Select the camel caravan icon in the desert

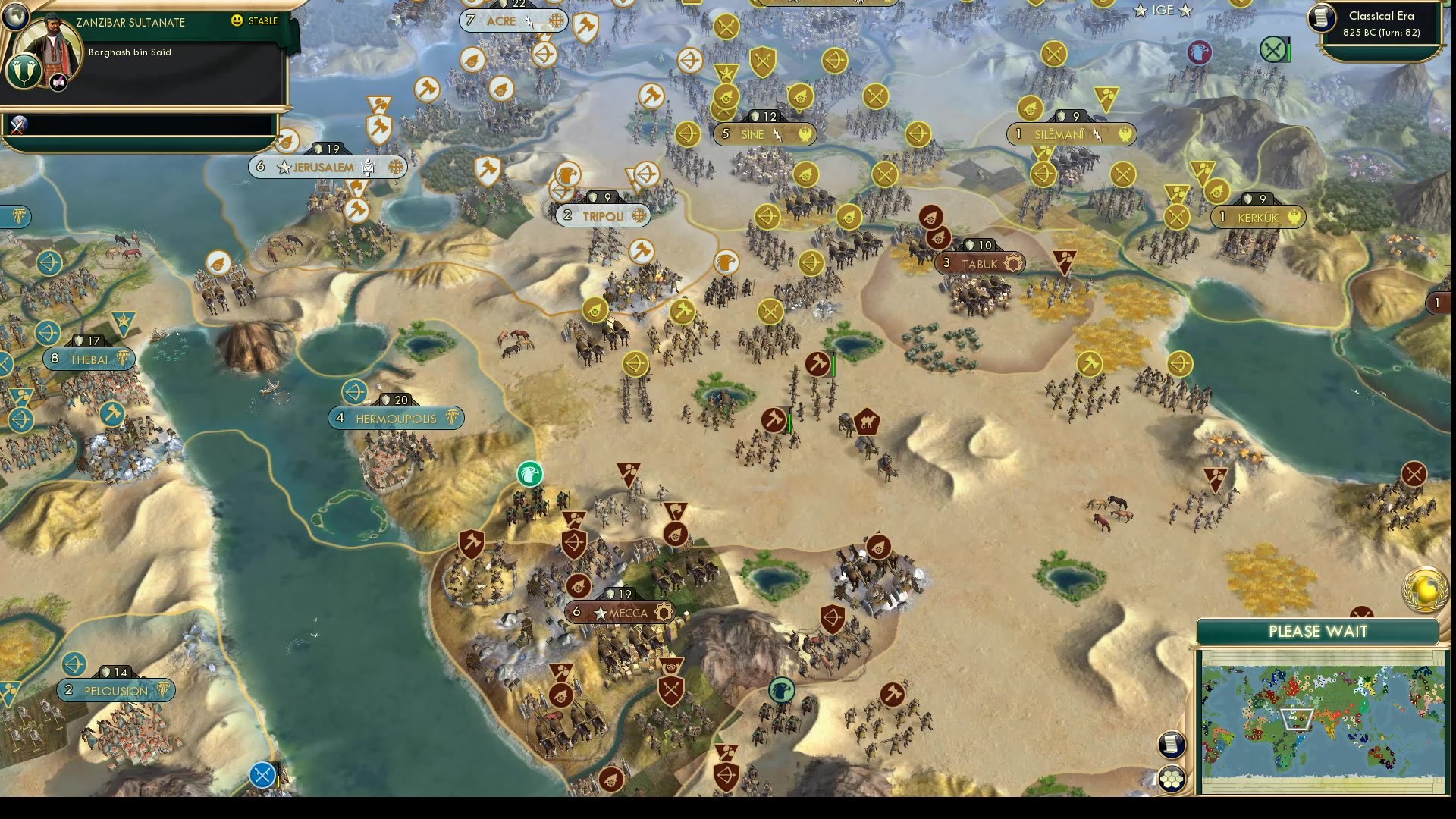click(x=865, y=422)
